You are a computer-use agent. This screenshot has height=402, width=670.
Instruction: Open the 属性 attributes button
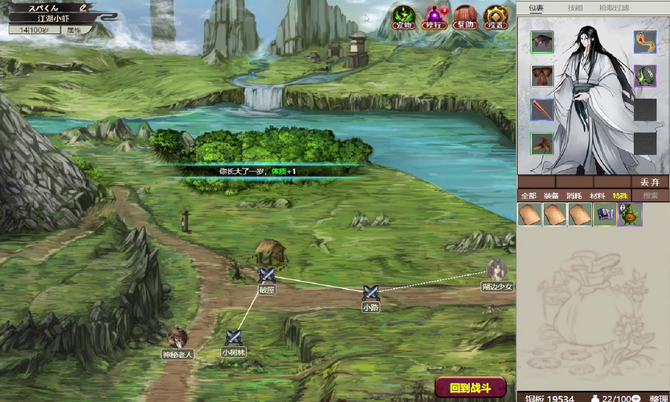click(x=73, y=30)
